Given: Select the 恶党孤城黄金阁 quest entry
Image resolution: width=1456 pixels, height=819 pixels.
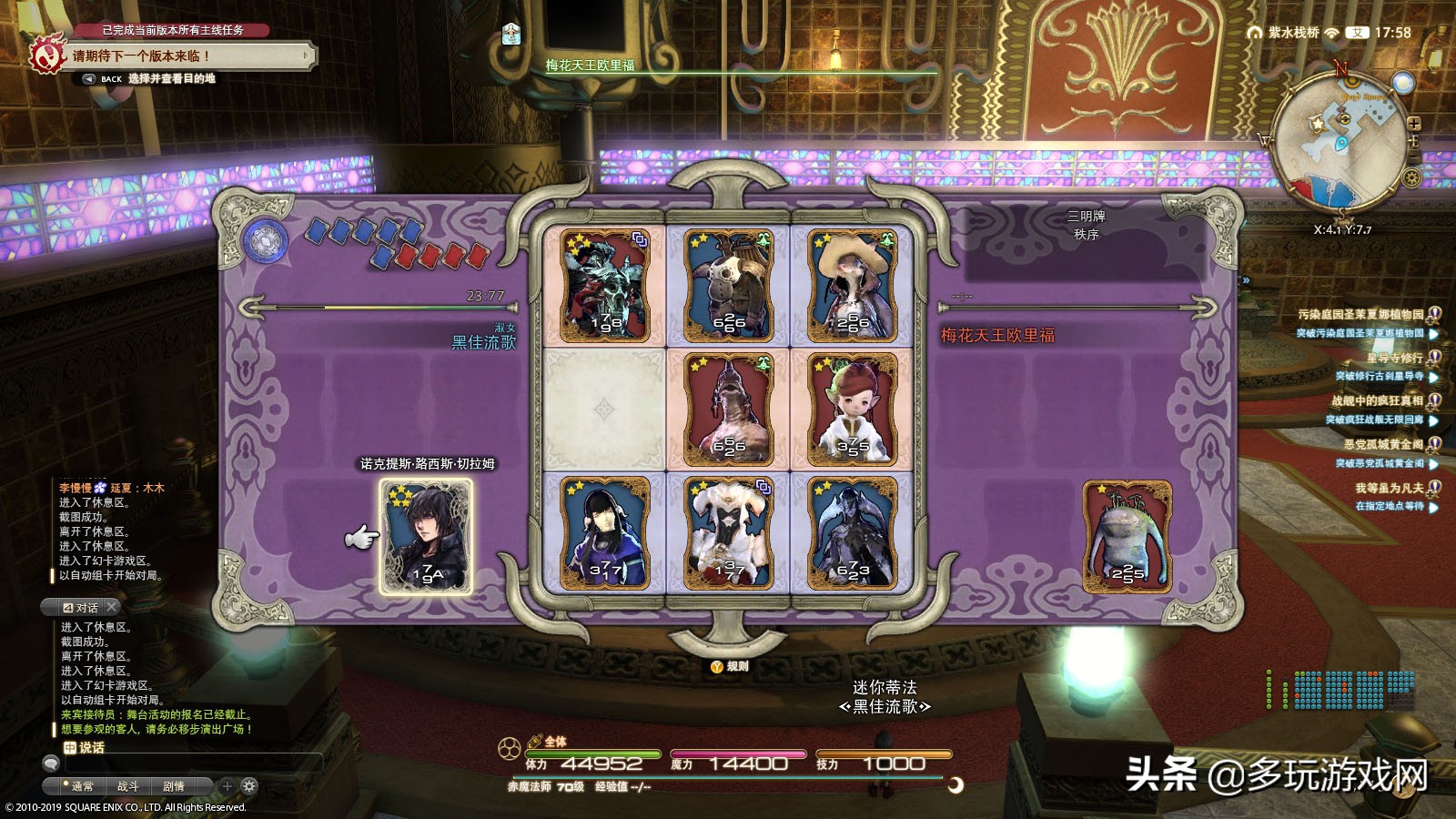Looking at the screenshot, I should click(x=1383, y=445).
